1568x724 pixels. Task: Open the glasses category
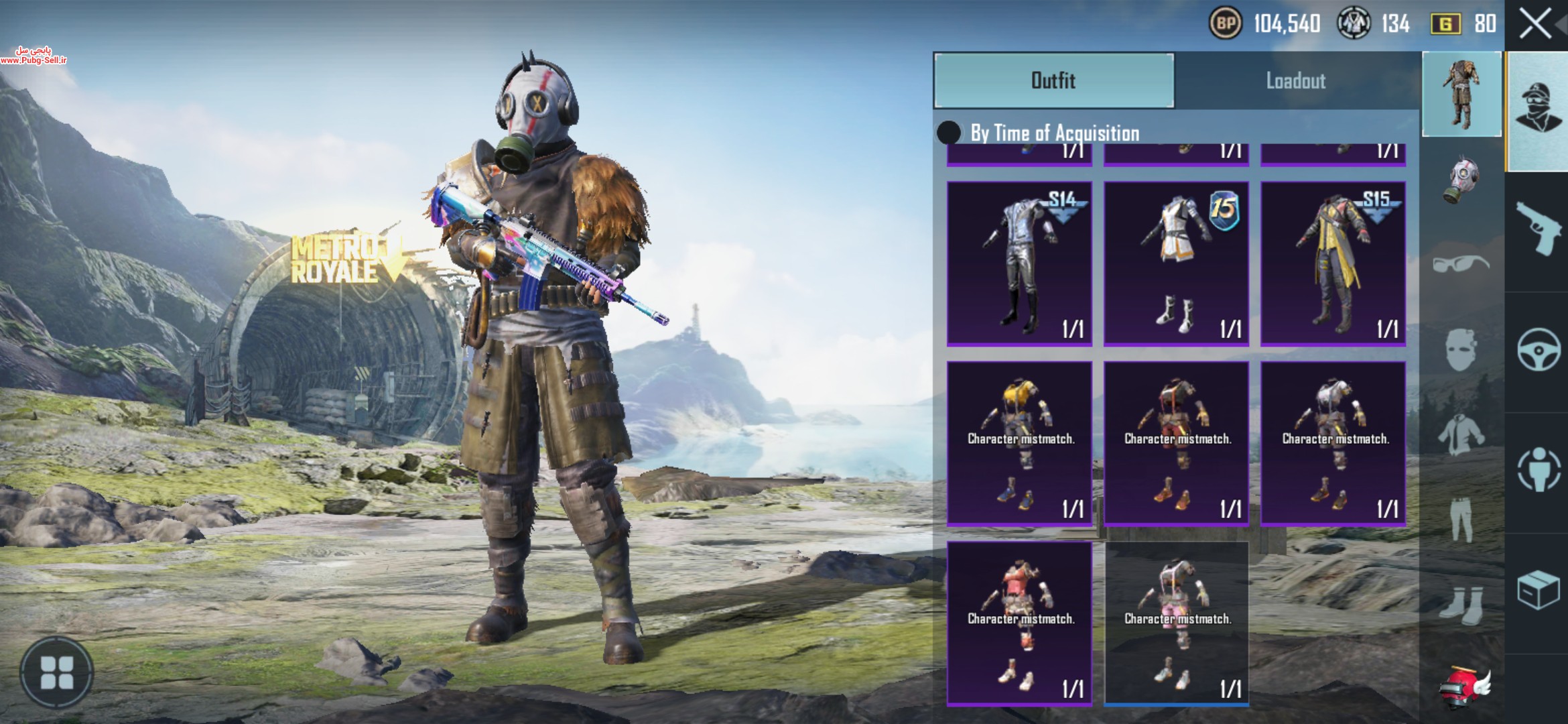tap(1461, 263)
